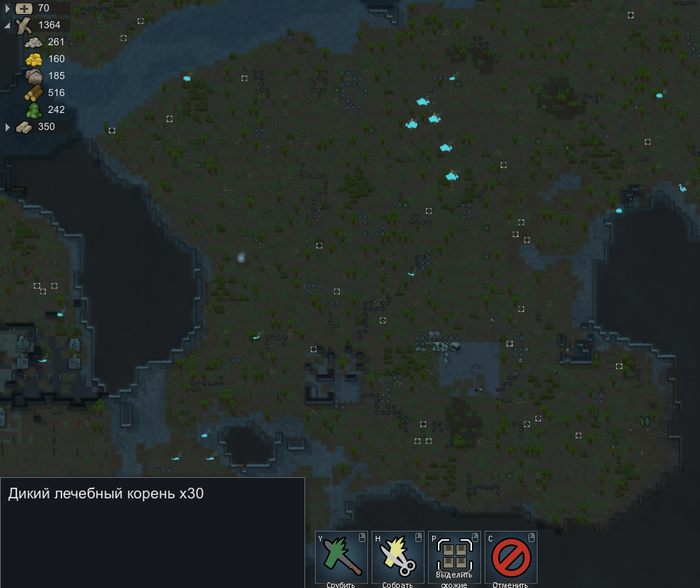700x588 pixels.
Task: Expand the medicine category arrow in resource list
Action: click(8, 8)
